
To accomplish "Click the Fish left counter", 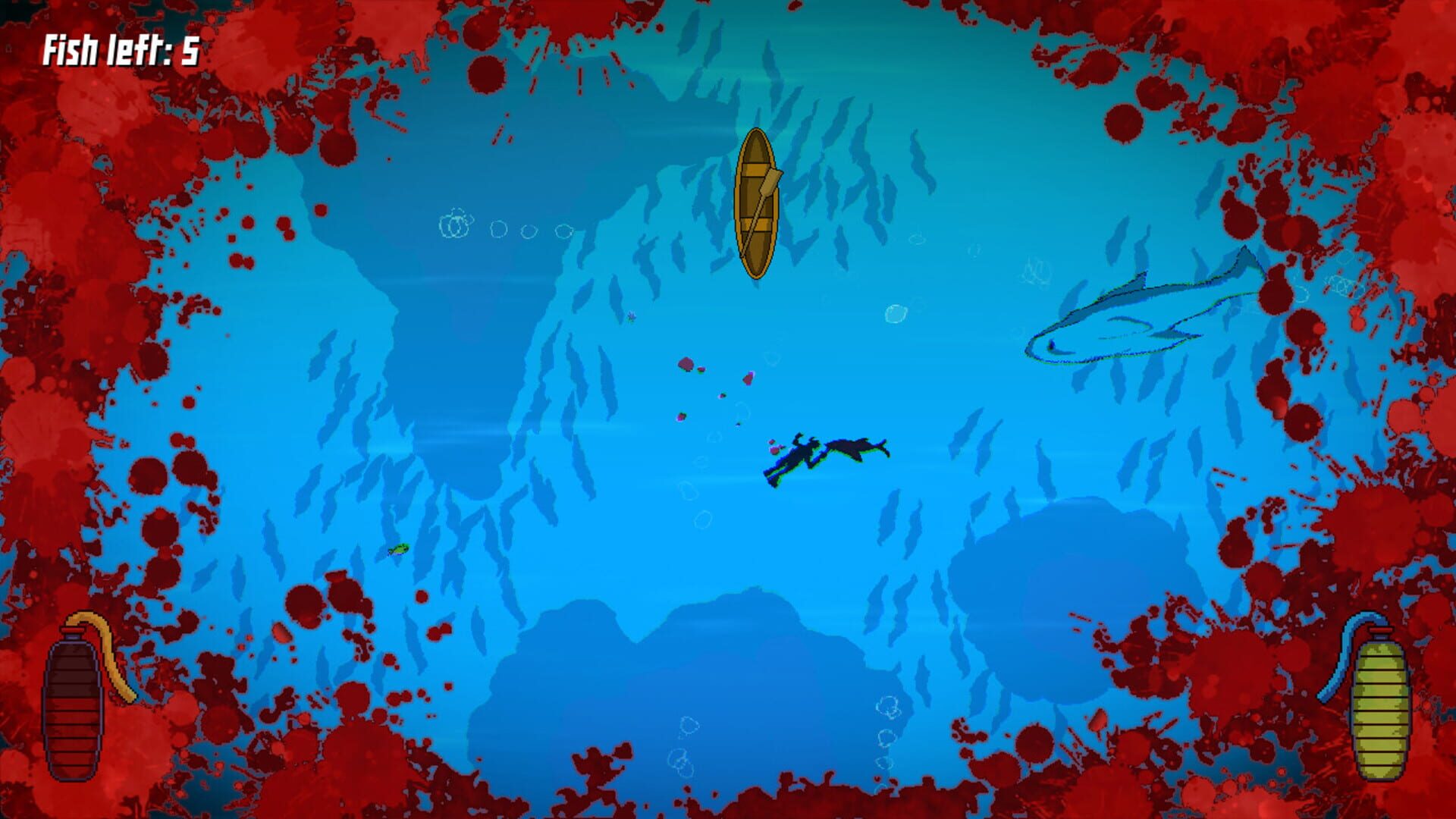I will coord(121,47).
